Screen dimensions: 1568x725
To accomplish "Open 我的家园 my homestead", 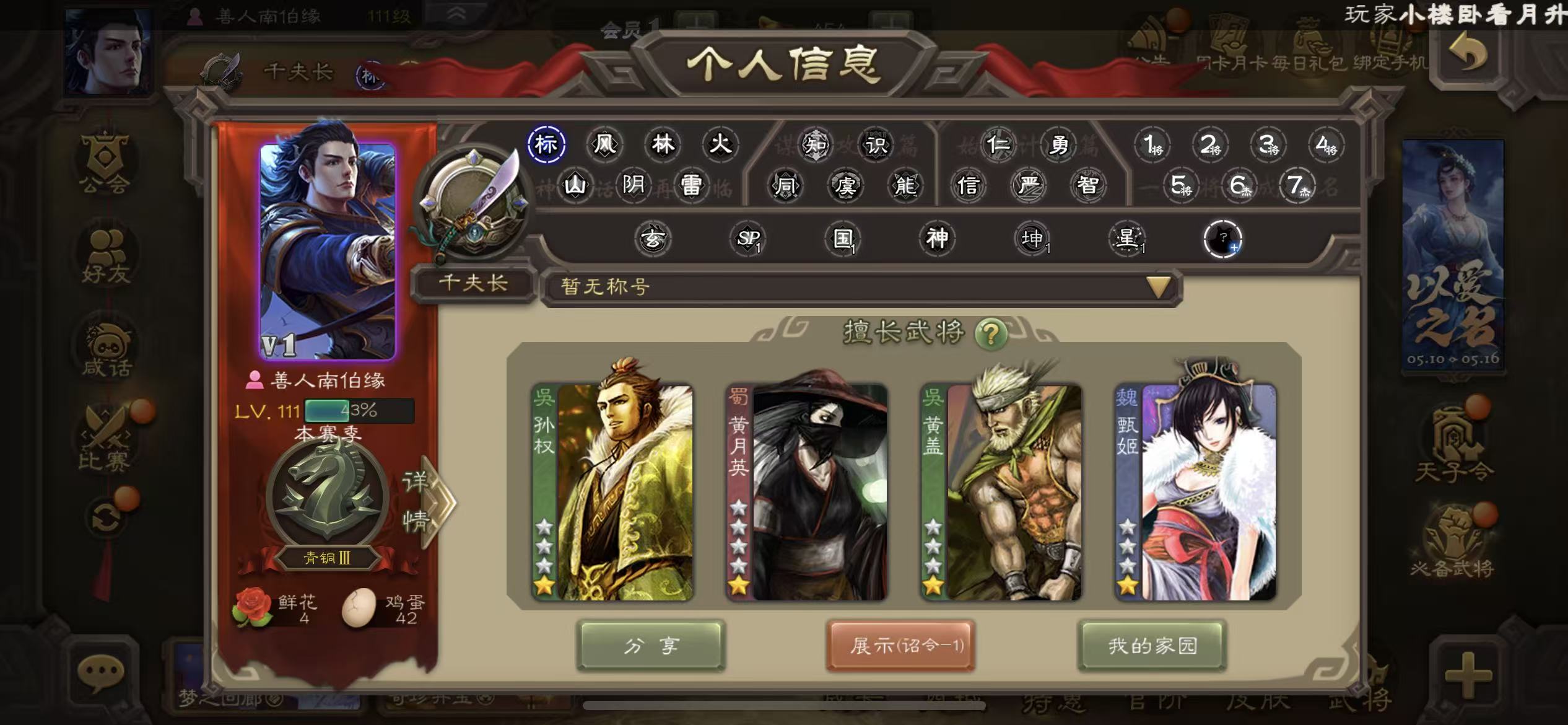I will pyautogui.click(x=1152, y=646).
